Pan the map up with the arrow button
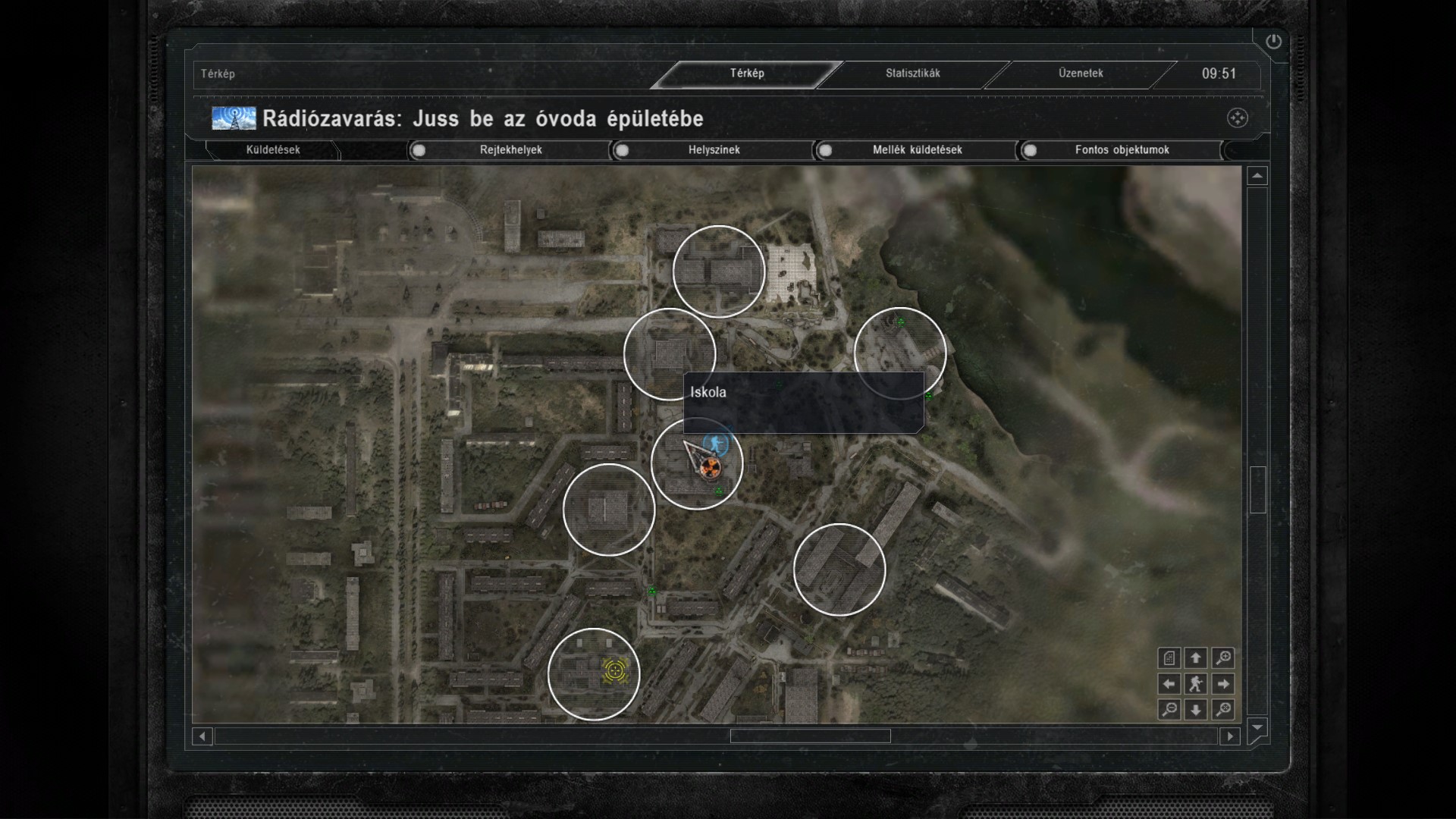This screenshot has width=1456, height=819. click(x=1196, y=658)
